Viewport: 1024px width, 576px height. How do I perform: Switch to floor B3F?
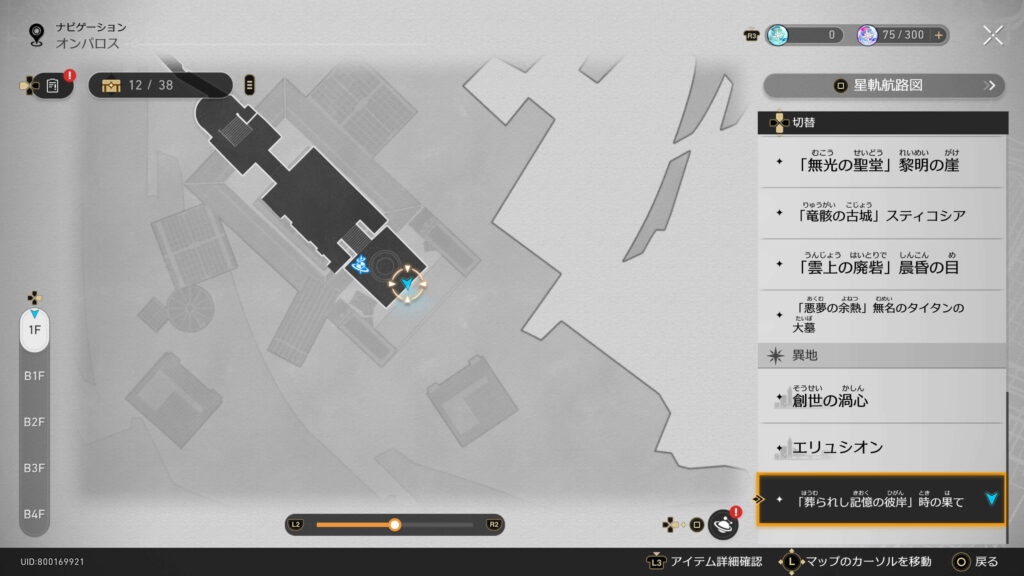34,468
